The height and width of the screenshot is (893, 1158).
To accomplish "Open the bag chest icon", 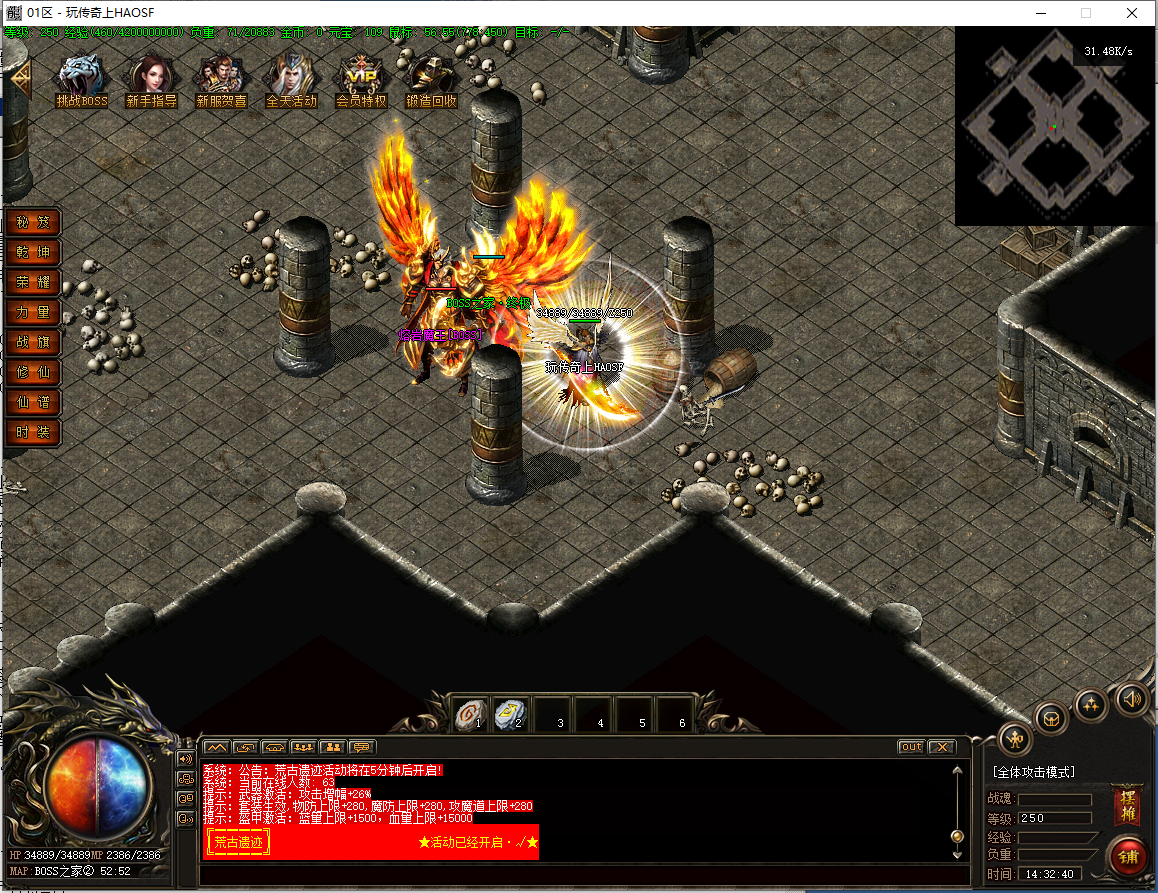I will pyautogui.click(x=1051, y=719).
